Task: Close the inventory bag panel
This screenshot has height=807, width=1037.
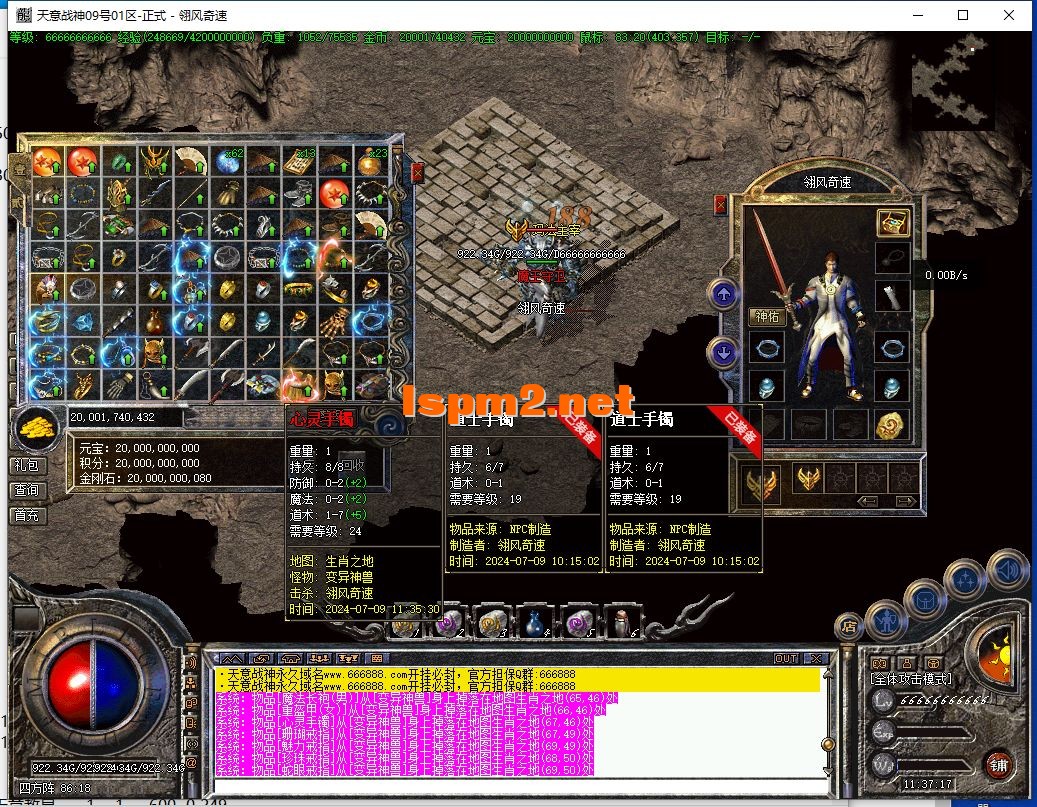Action: (x=417, y=173)
